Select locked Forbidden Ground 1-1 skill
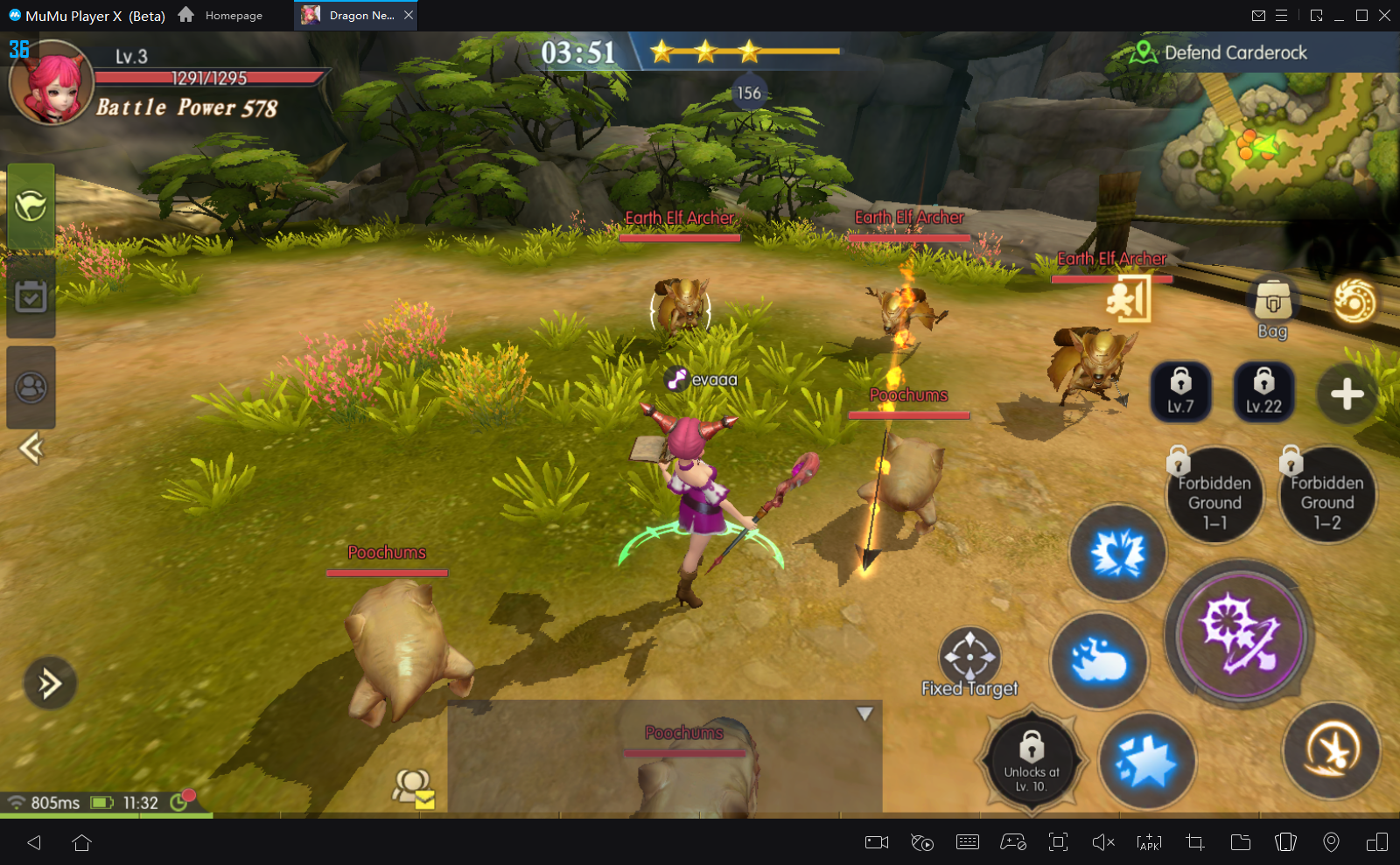Viewport: 1400px width, 865px height. 1214,497
